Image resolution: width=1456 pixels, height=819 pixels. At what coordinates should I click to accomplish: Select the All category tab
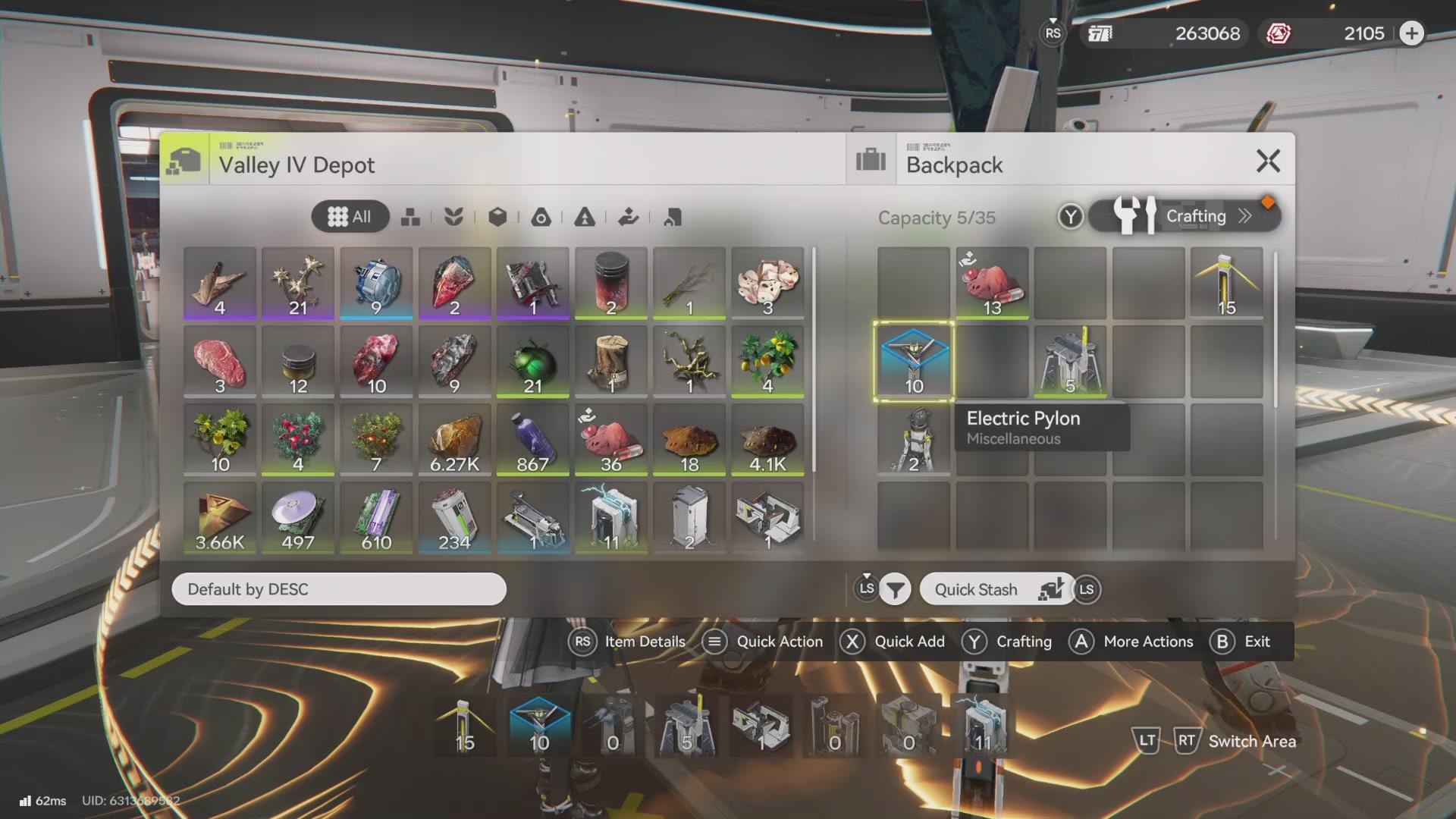(x=350, y=217)
